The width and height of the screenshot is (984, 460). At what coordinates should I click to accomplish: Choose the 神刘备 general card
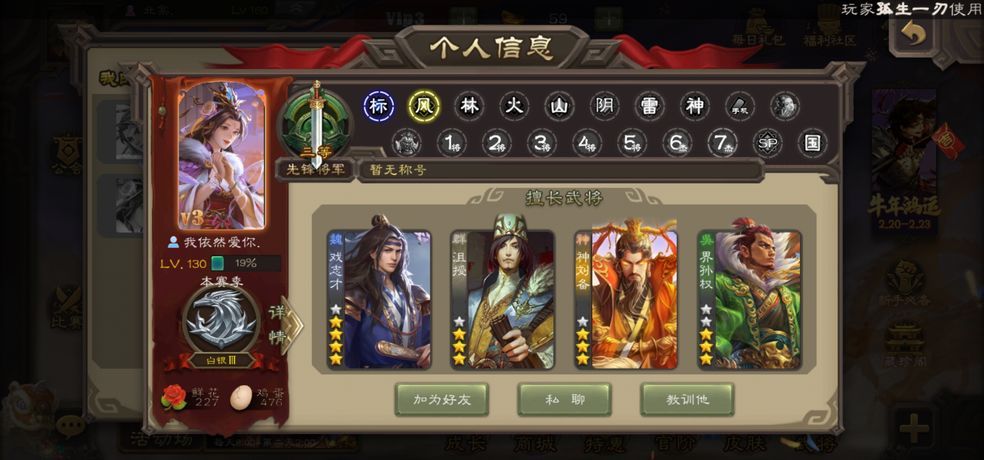pos(626,299)
